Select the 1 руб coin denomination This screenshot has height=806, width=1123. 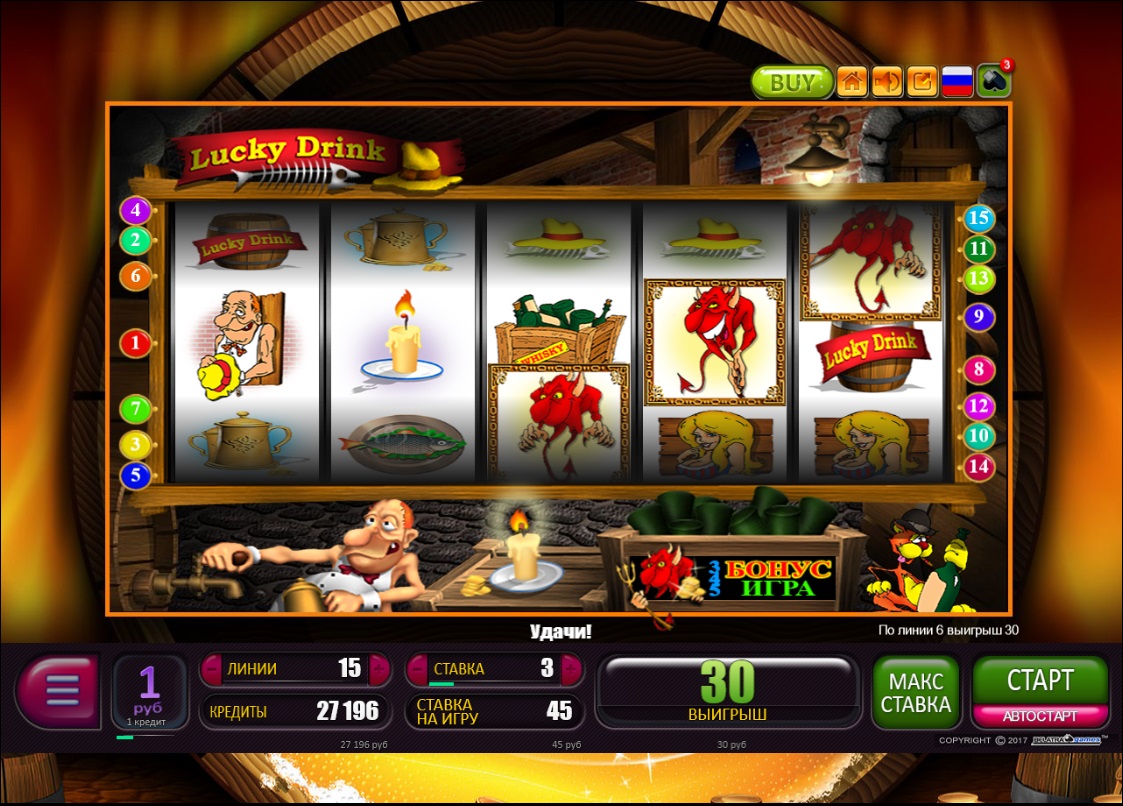coord(149,690)
